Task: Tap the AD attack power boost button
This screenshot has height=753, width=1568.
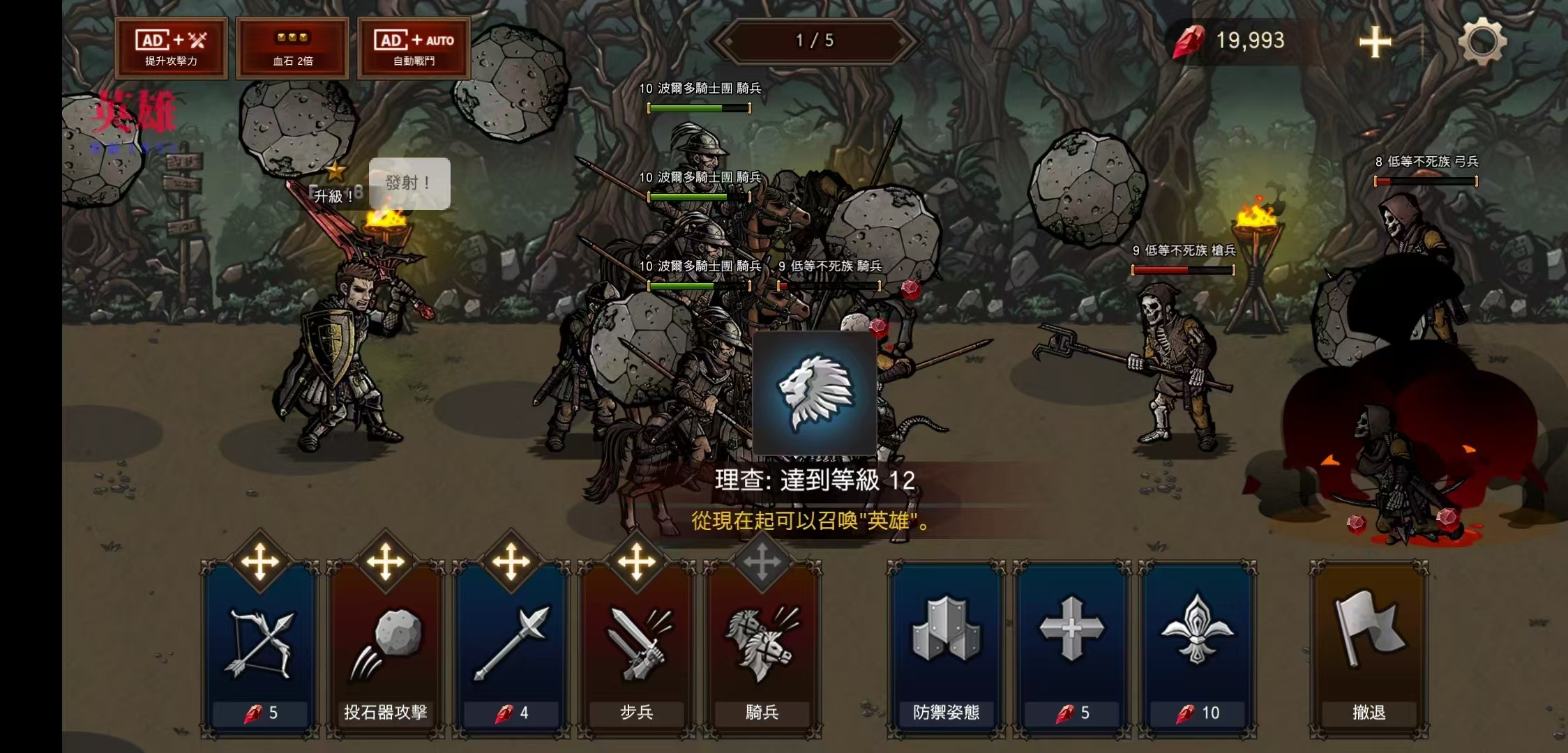Action: coord(171,47)
